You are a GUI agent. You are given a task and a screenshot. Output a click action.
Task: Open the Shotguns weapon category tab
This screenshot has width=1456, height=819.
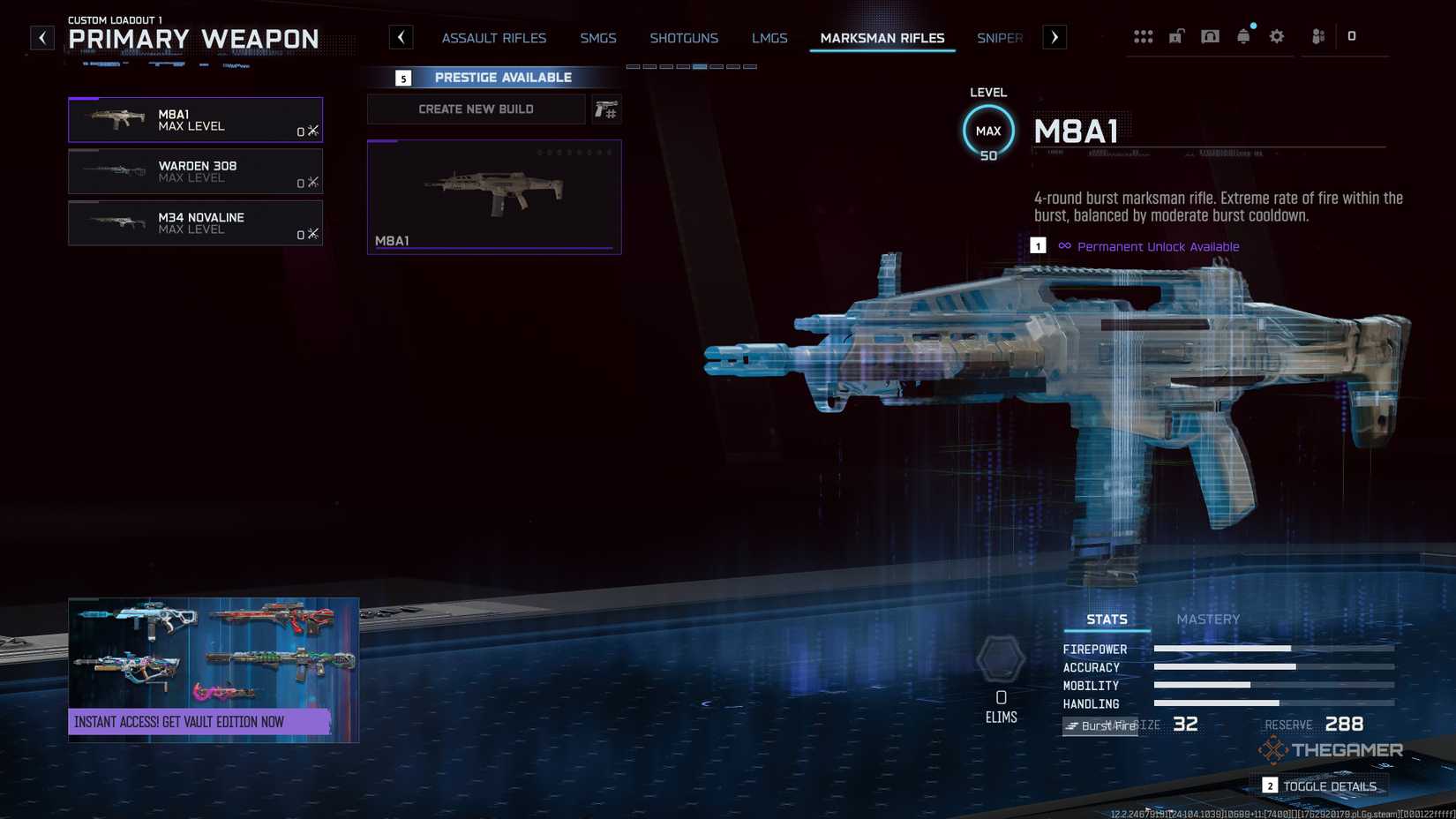tap(684, 38)
